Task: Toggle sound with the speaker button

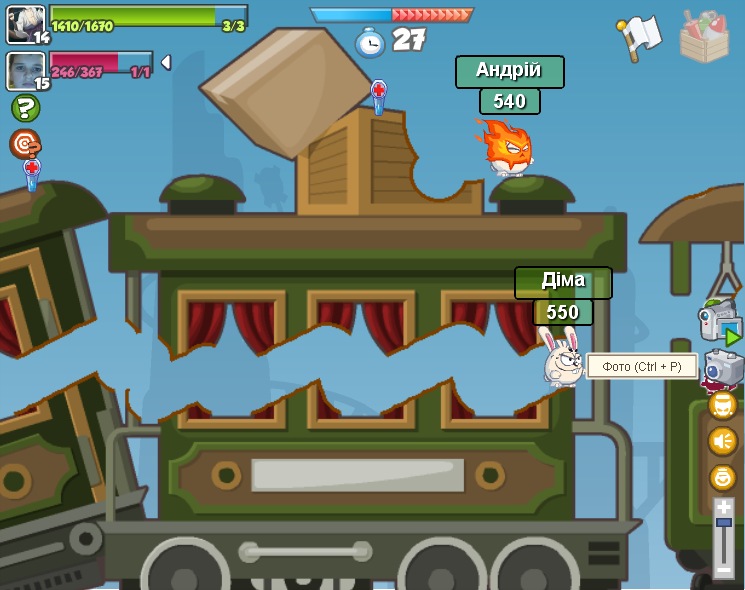Action: pos(723,441)
